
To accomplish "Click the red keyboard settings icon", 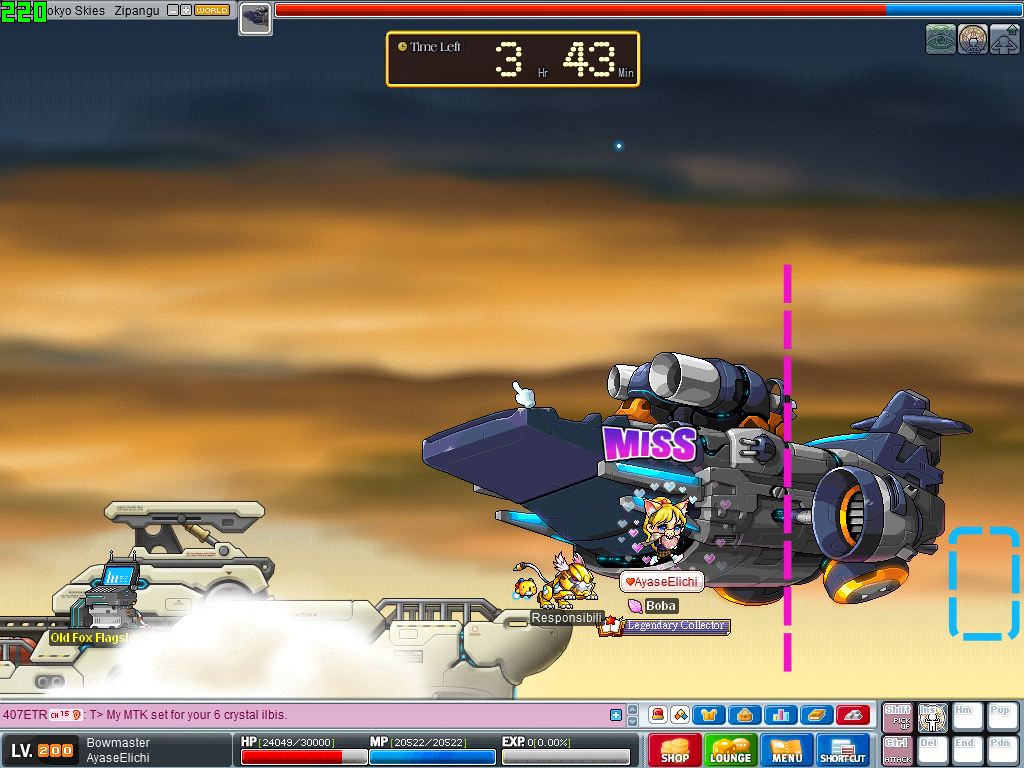I will coord(852,715).
